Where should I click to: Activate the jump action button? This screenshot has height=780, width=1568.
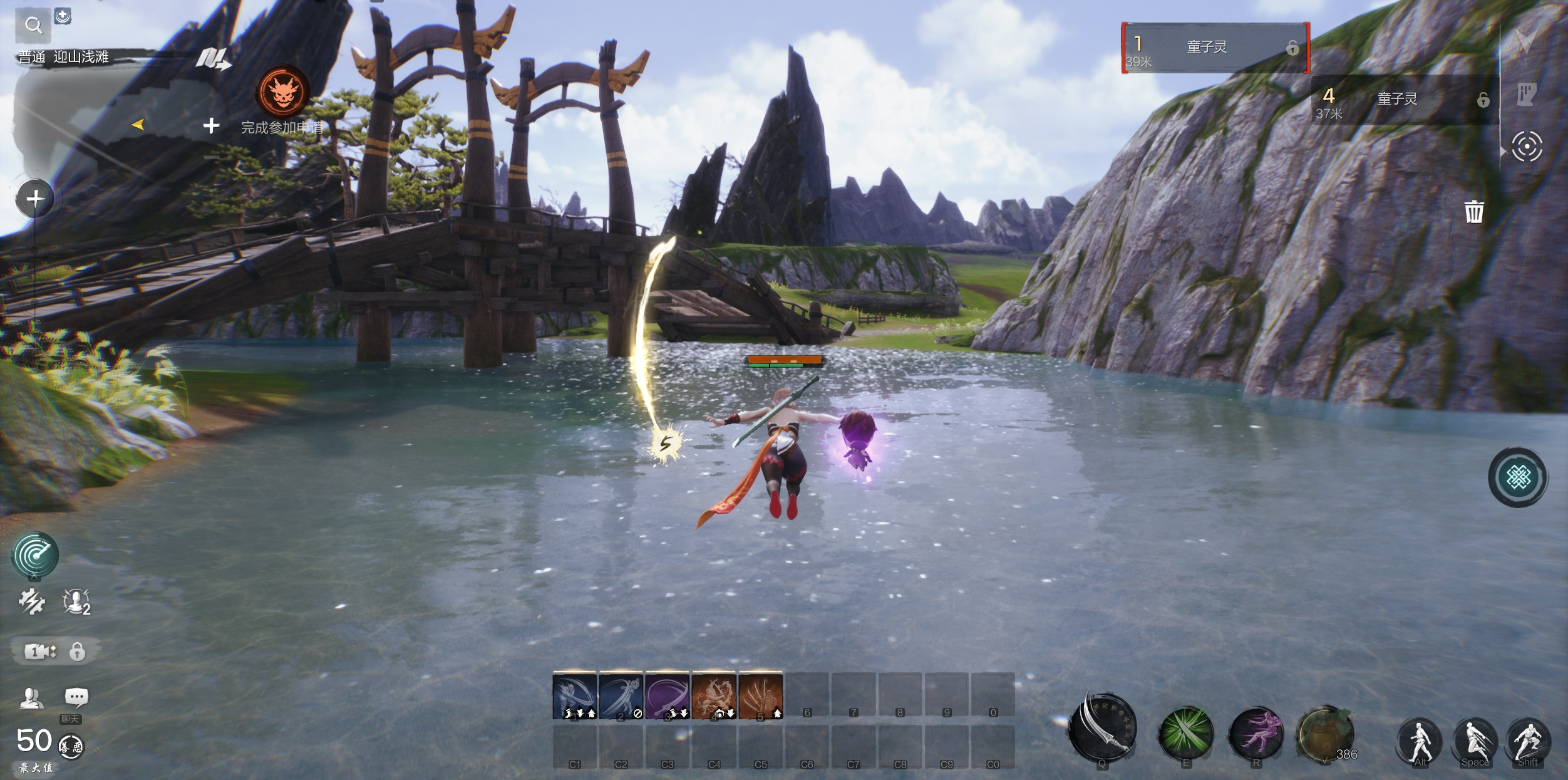coord(1475,741)
